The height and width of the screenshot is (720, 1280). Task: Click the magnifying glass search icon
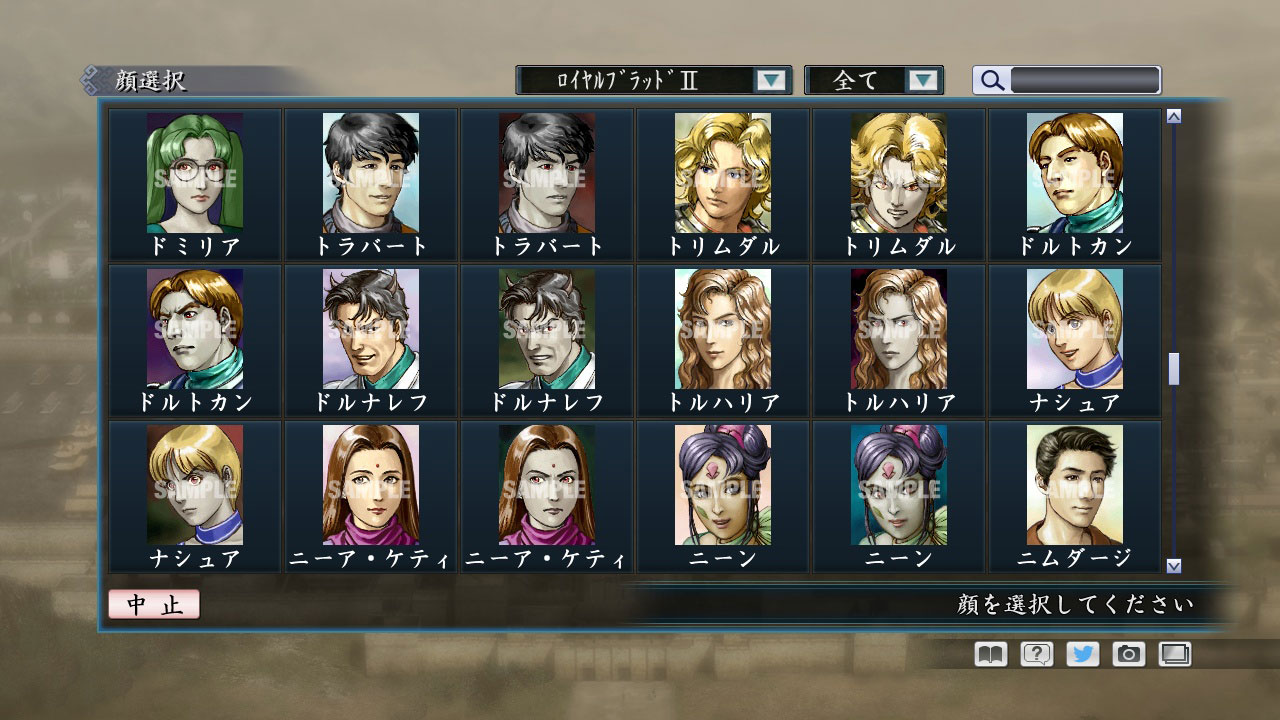(991, 79)
